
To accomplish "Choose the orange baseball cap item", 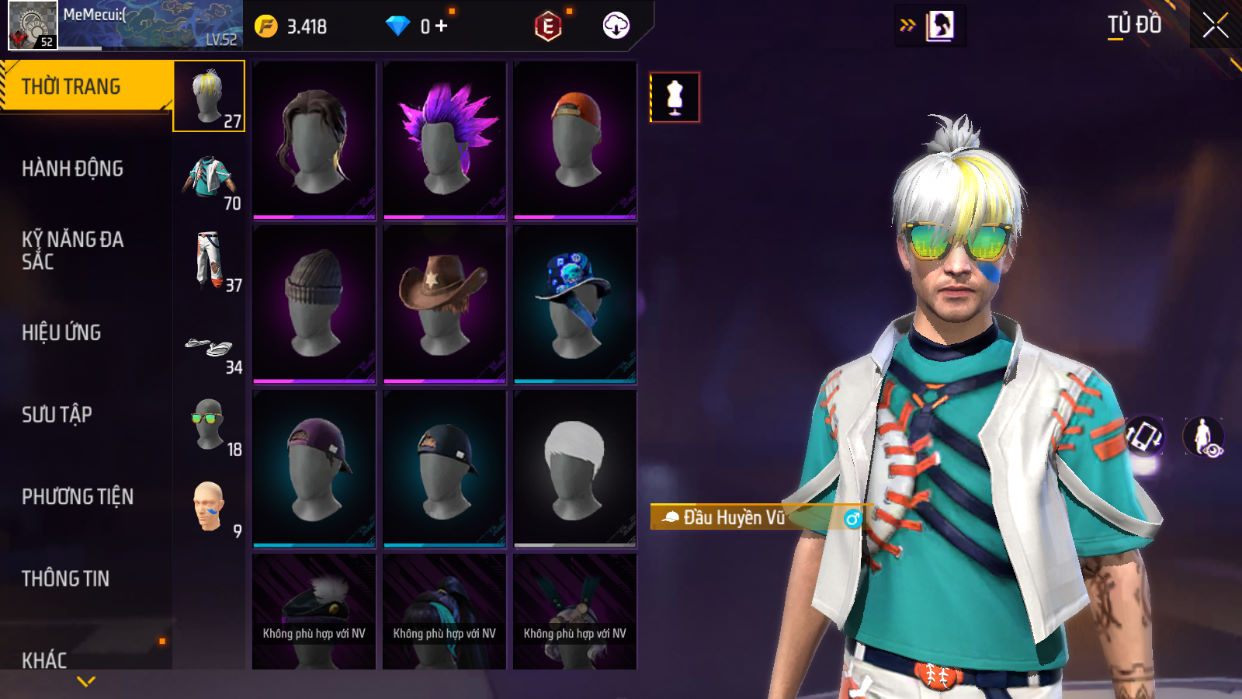I will click(575, 140).
